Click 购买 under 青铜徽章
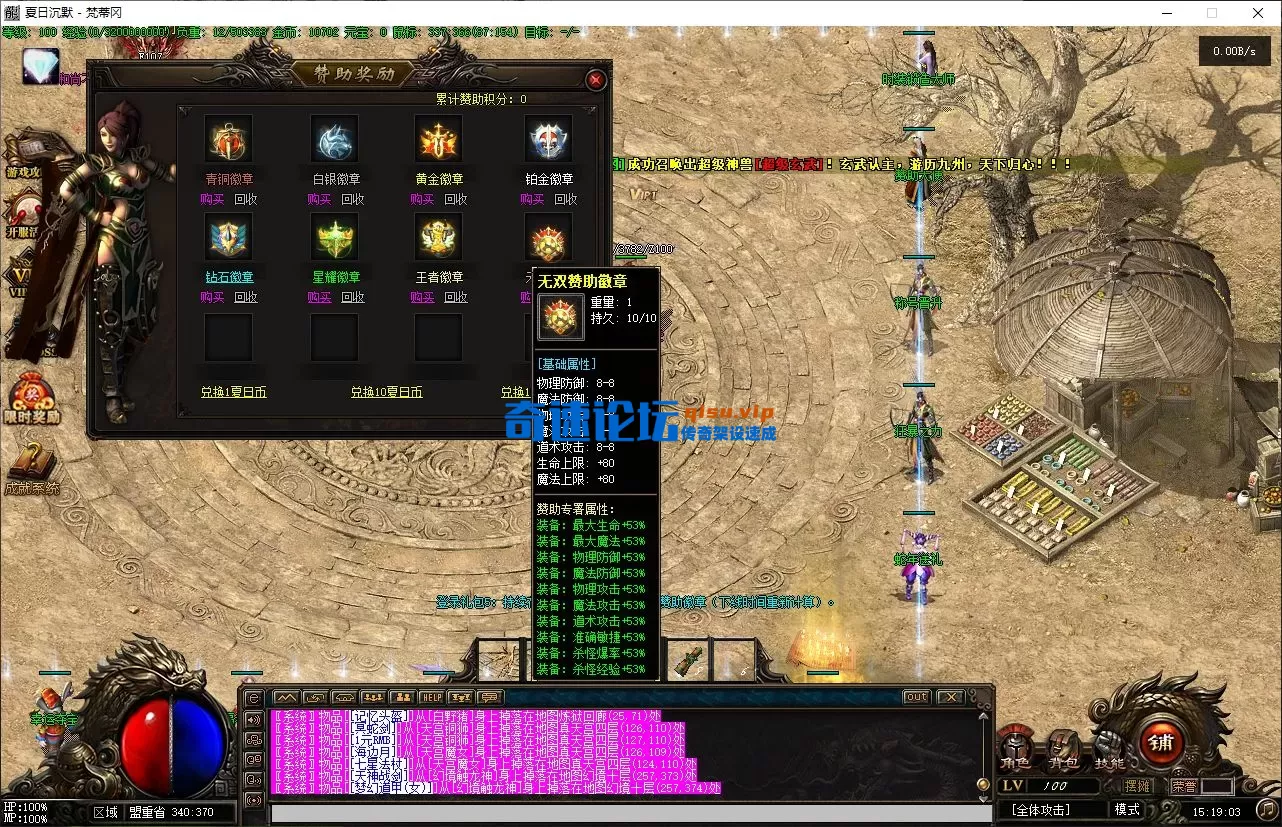This screenshot has width=1282, height=827. [x=214, y=198]
